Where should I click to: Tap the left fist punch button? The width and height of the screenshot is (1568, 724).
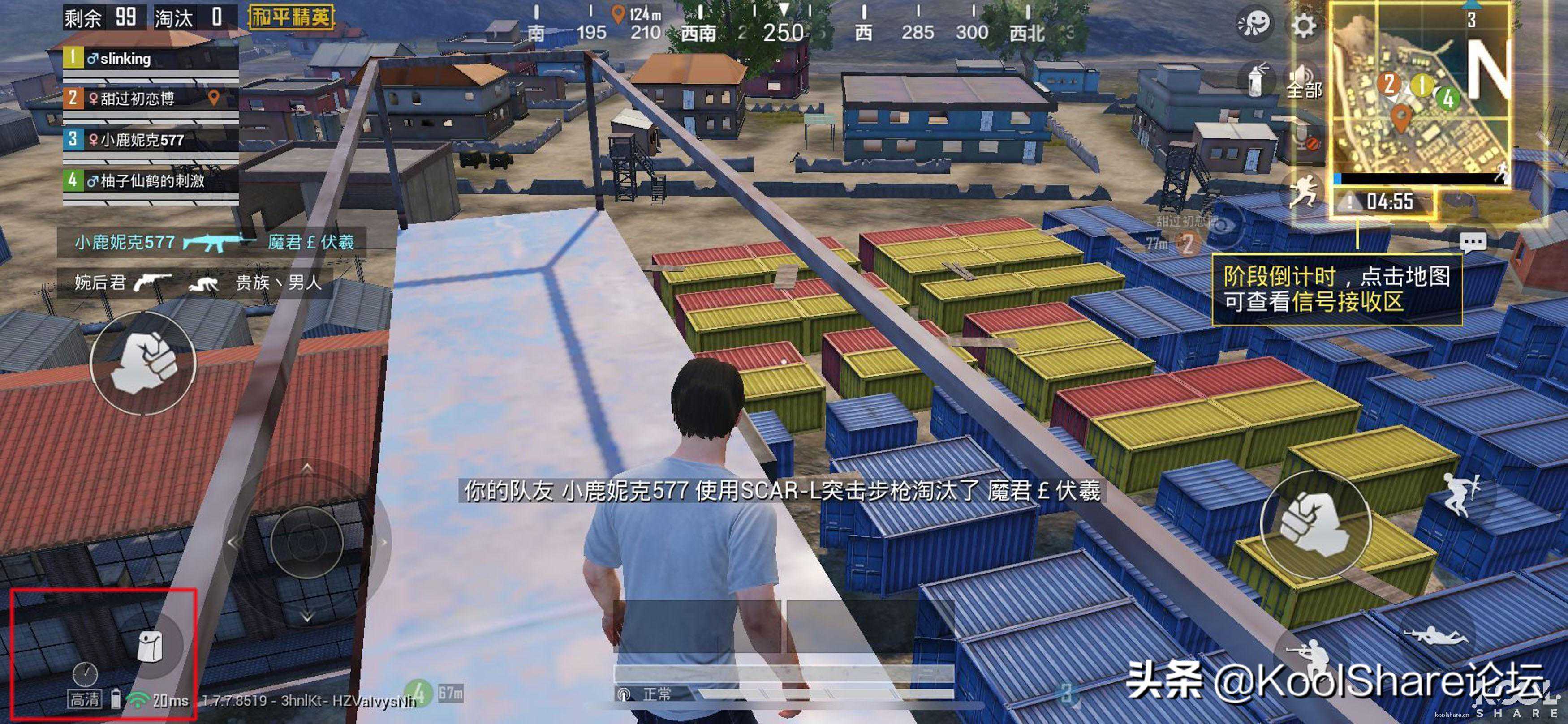[143, 363]
